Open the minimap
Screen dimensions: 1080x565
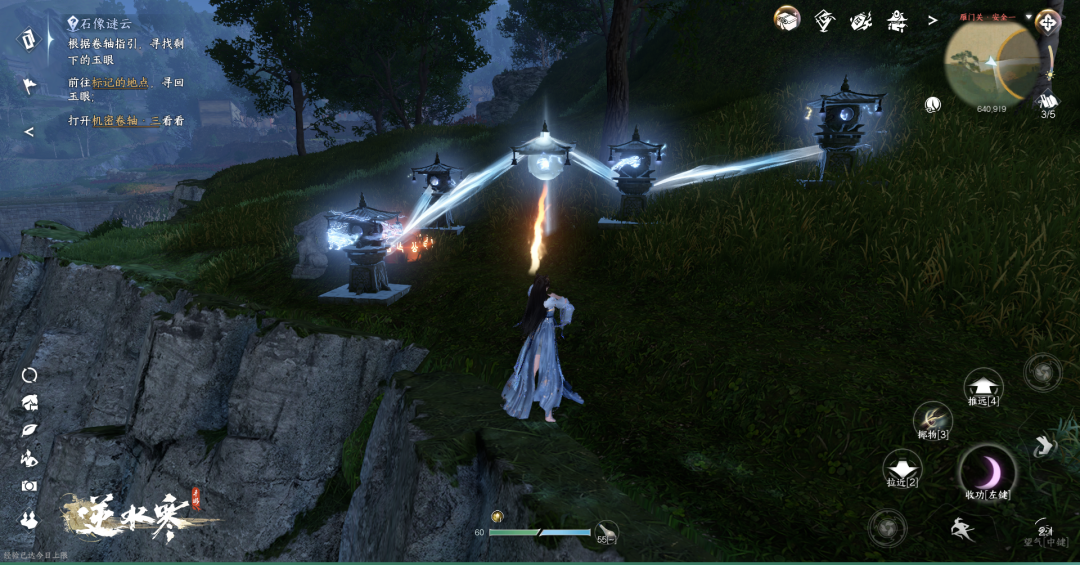[992, 63]
